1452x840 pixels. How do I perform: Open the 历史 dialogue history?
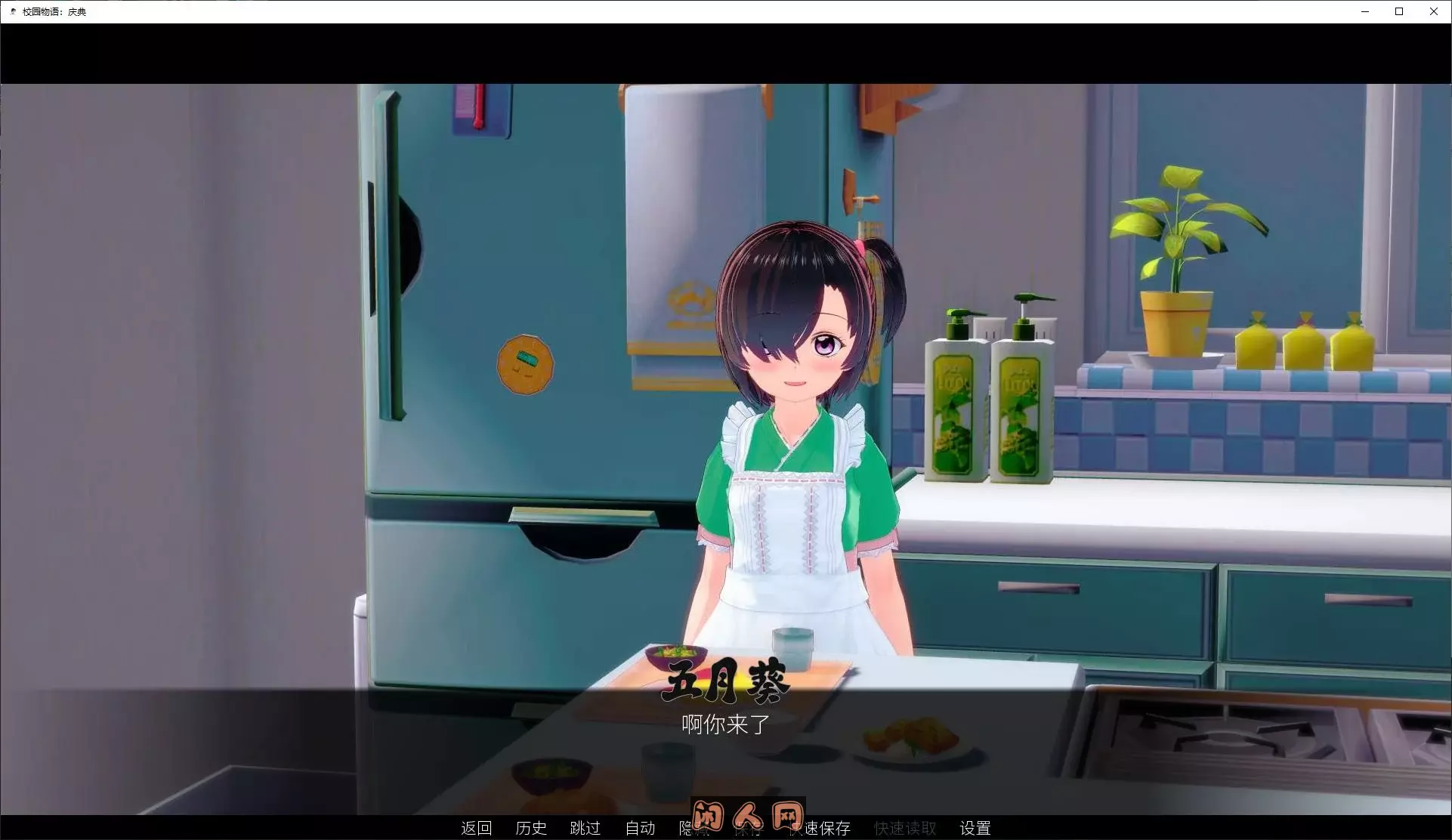pos(531,828)
